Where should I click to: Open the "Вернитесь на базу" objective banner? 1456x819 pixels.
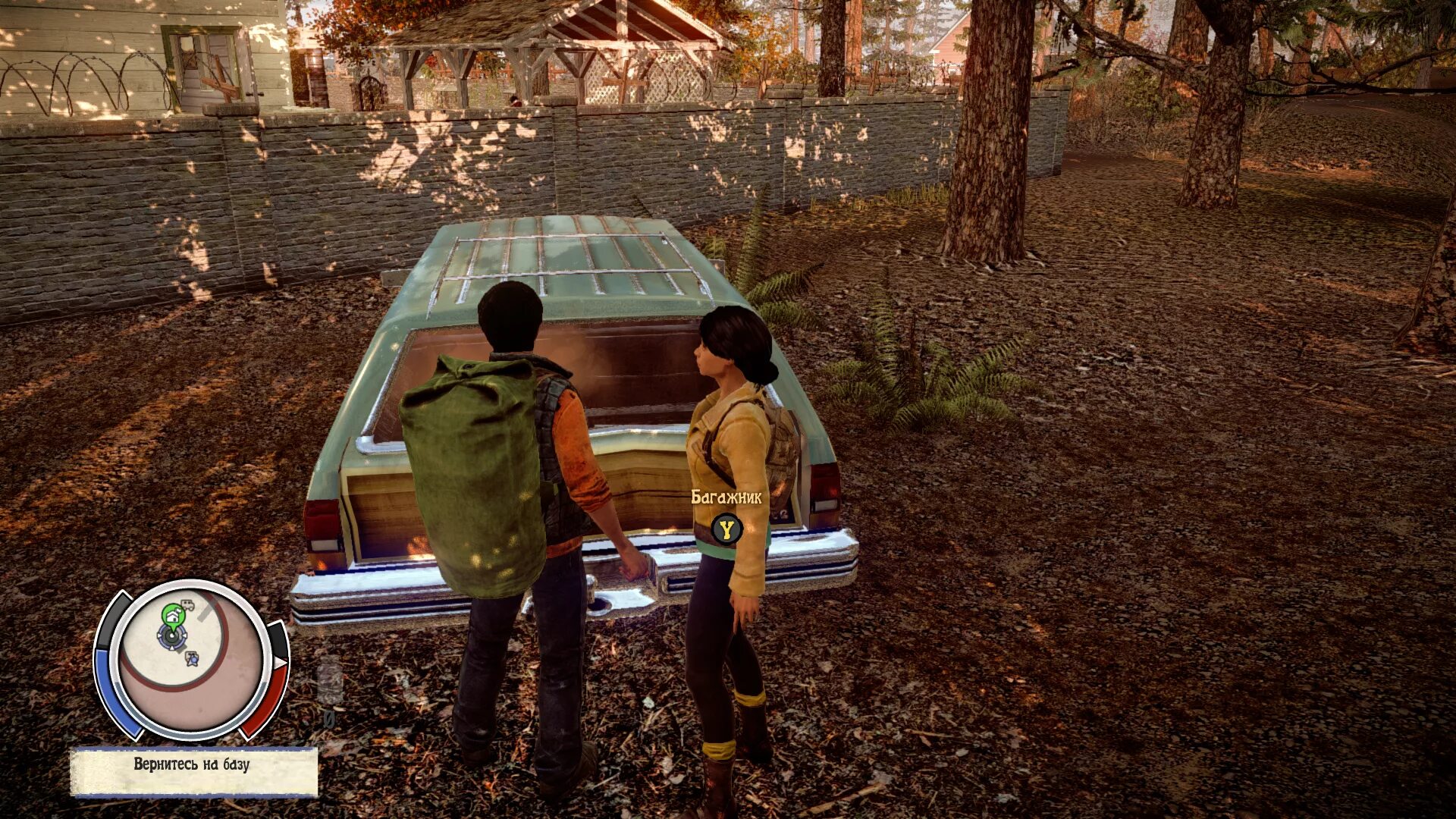[193, 772]
